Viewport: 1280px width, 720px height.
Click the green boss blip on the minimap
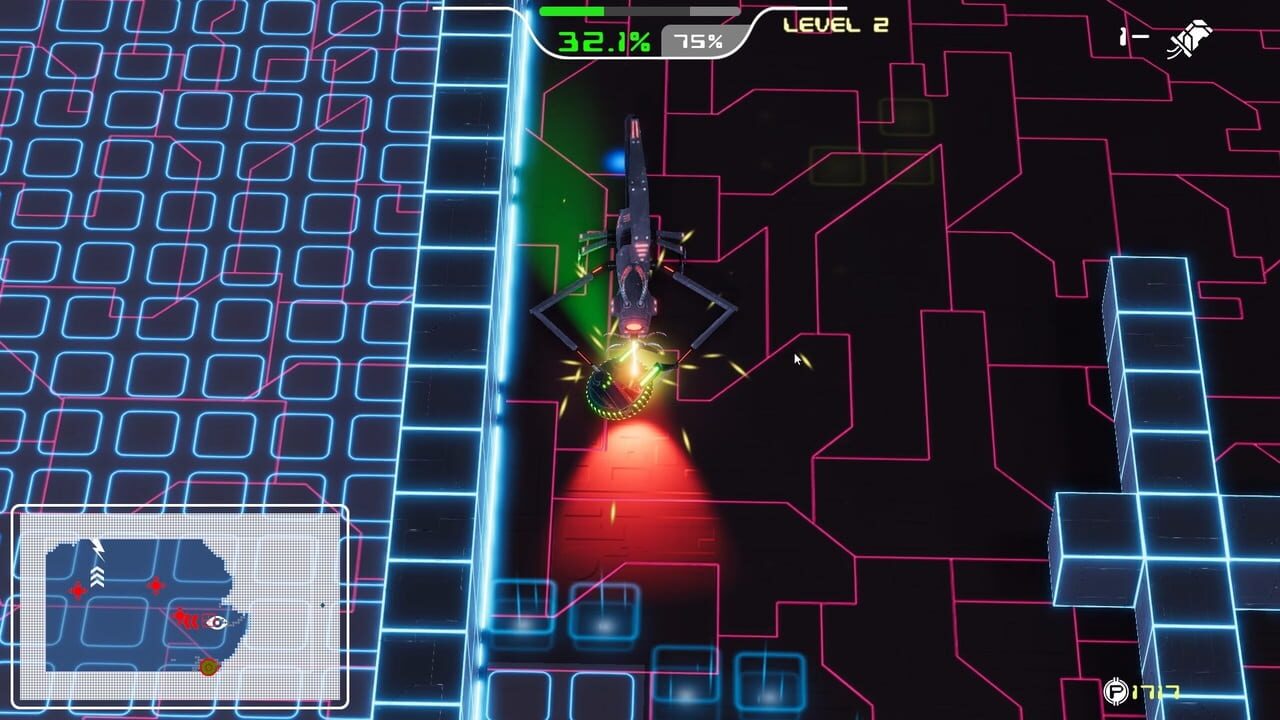209,668
